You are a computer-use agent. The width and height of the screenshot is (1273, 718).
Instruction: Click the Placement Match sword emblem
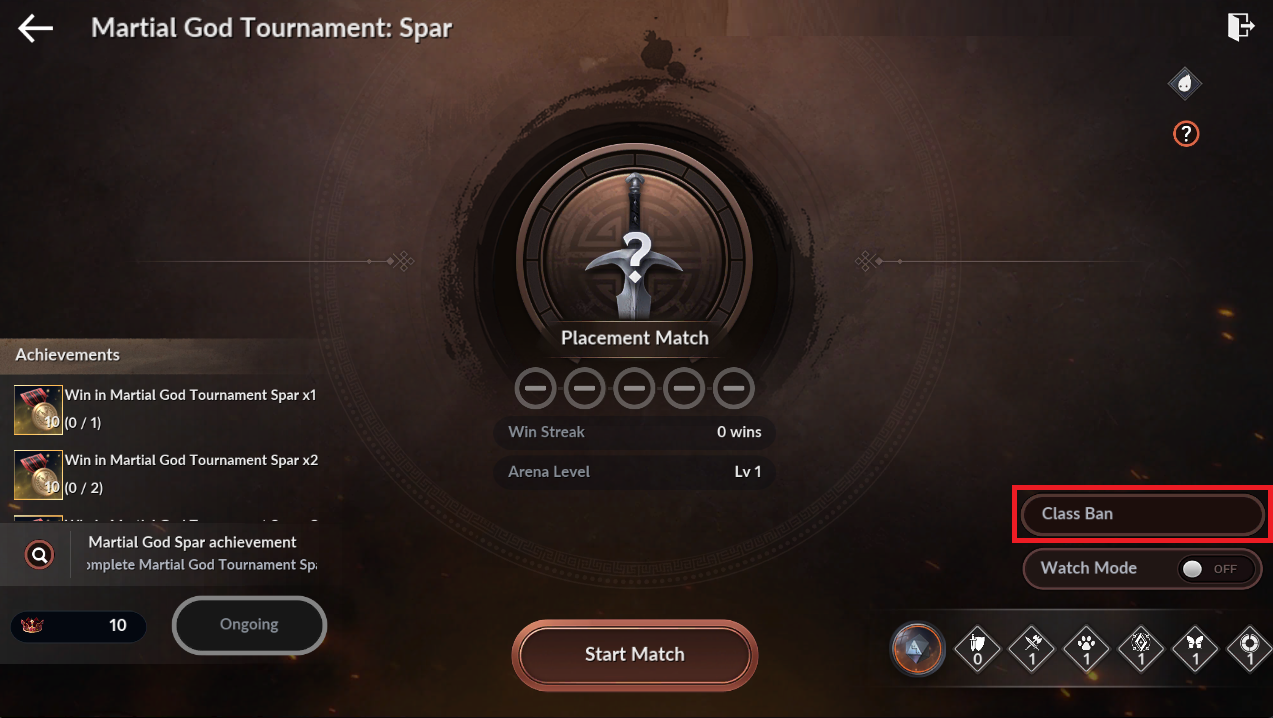(x=634, y=250)
